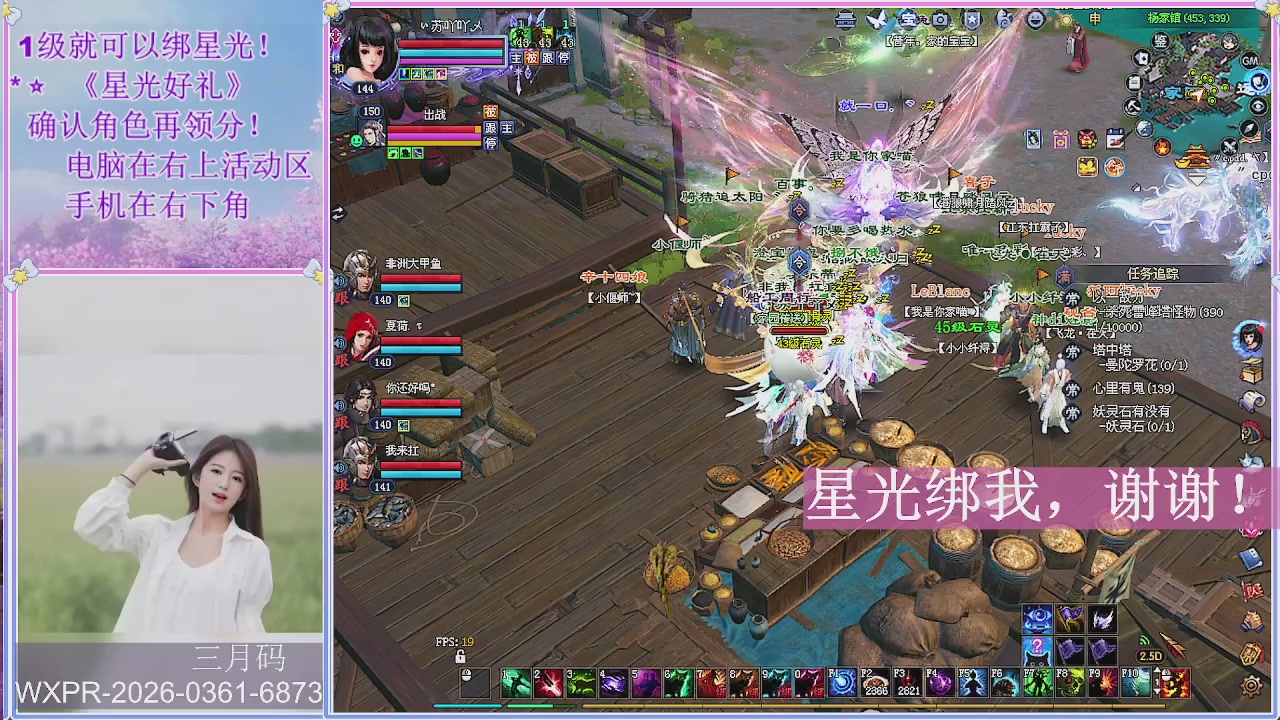Toggle the 2.5D view mode indicator
The image size is (1280, 720).
(1151, 655)
